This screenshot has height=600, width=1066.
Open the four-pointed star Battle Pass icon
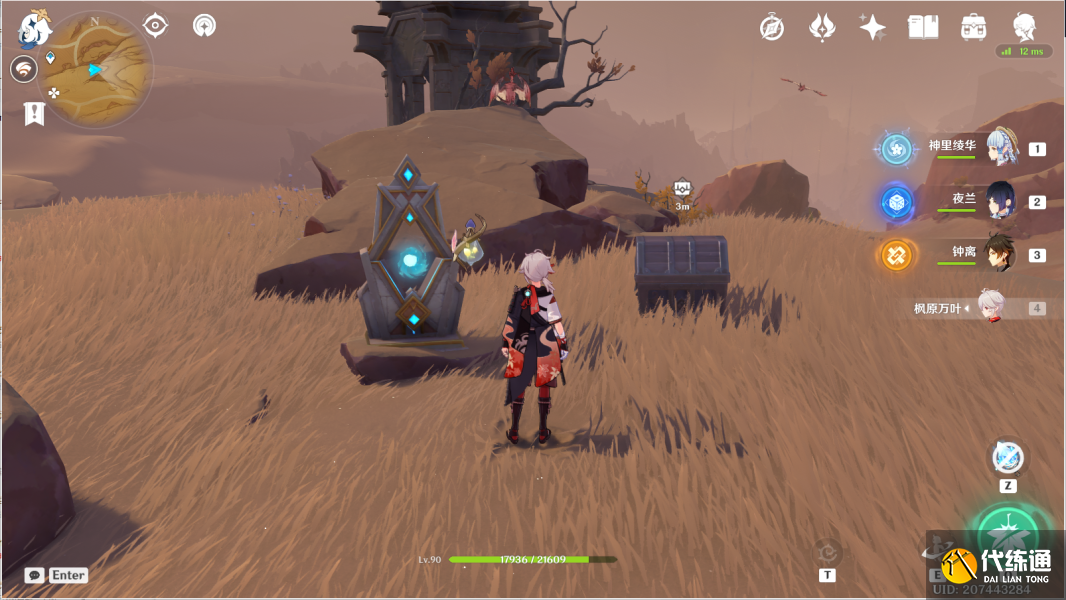point(872,28)
